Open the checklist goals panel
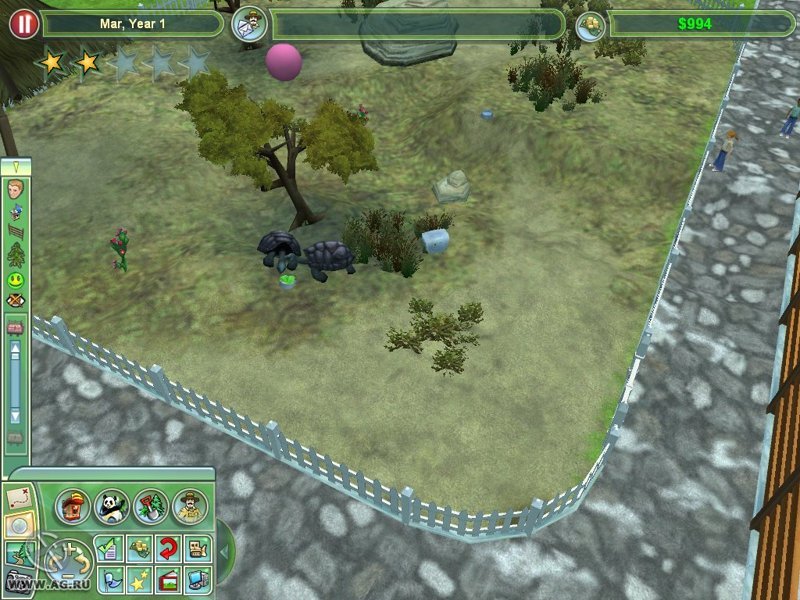The width and height of the screenshot is (800, 600). [x=110, y=547]
